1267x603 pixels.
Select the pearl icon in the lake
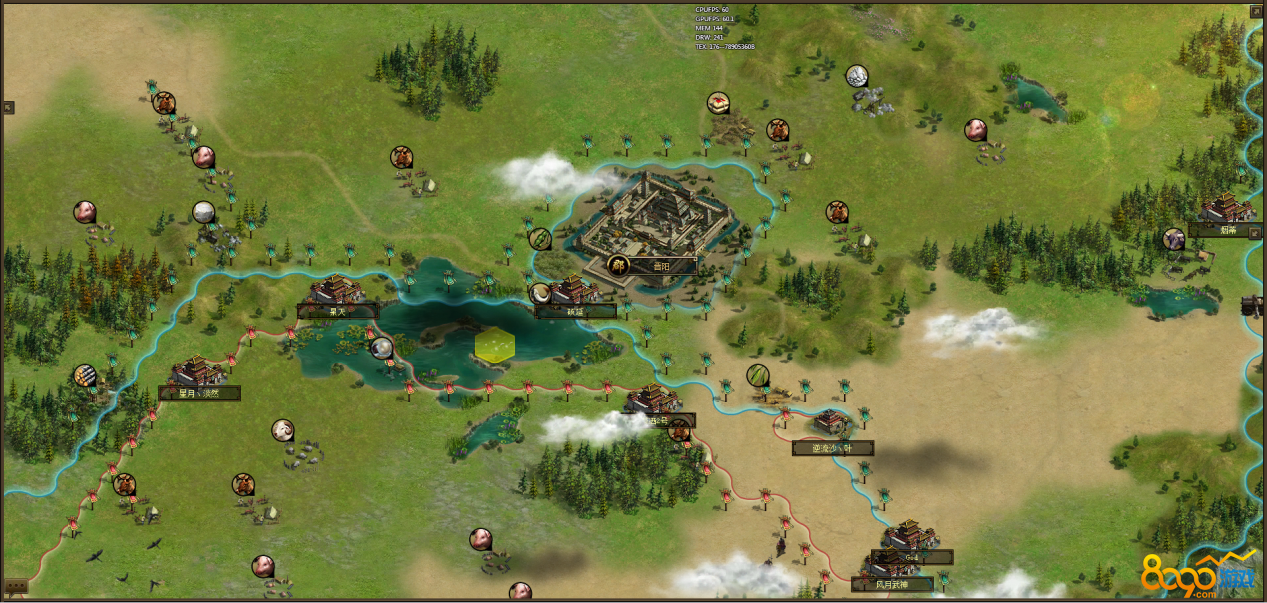coord(381,348)
